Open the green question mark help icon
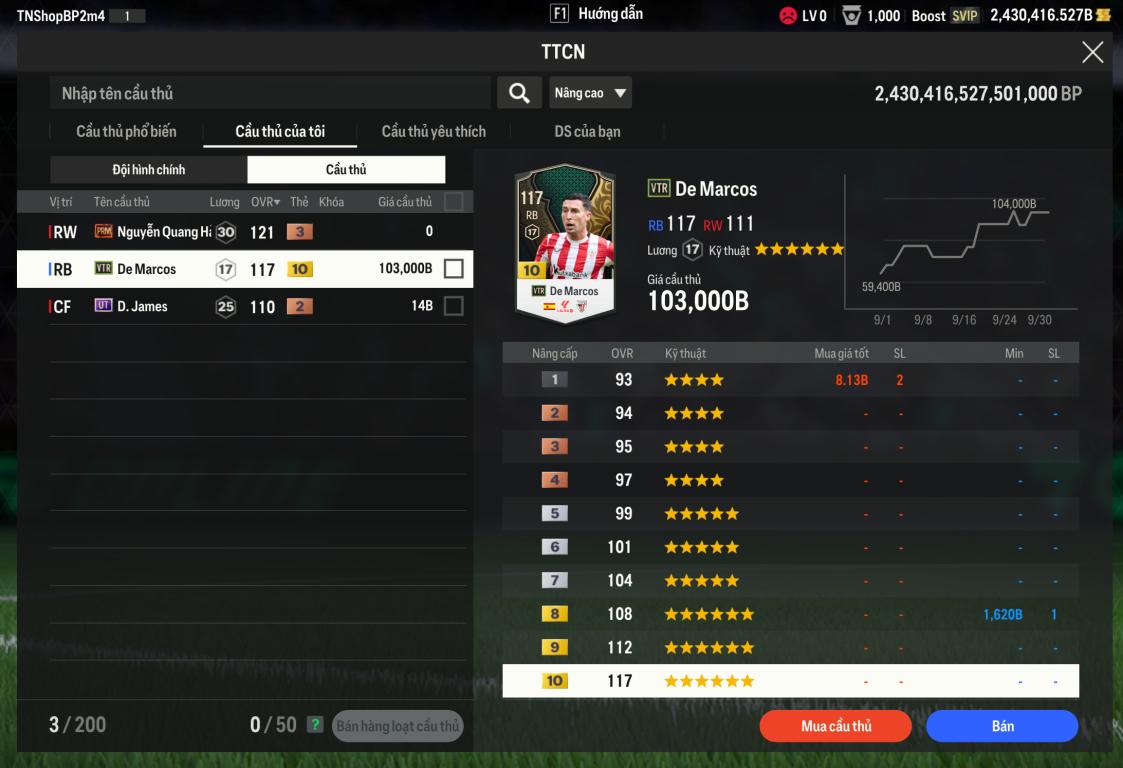The width and height of the screenshot is (1123, 768). 315,725
